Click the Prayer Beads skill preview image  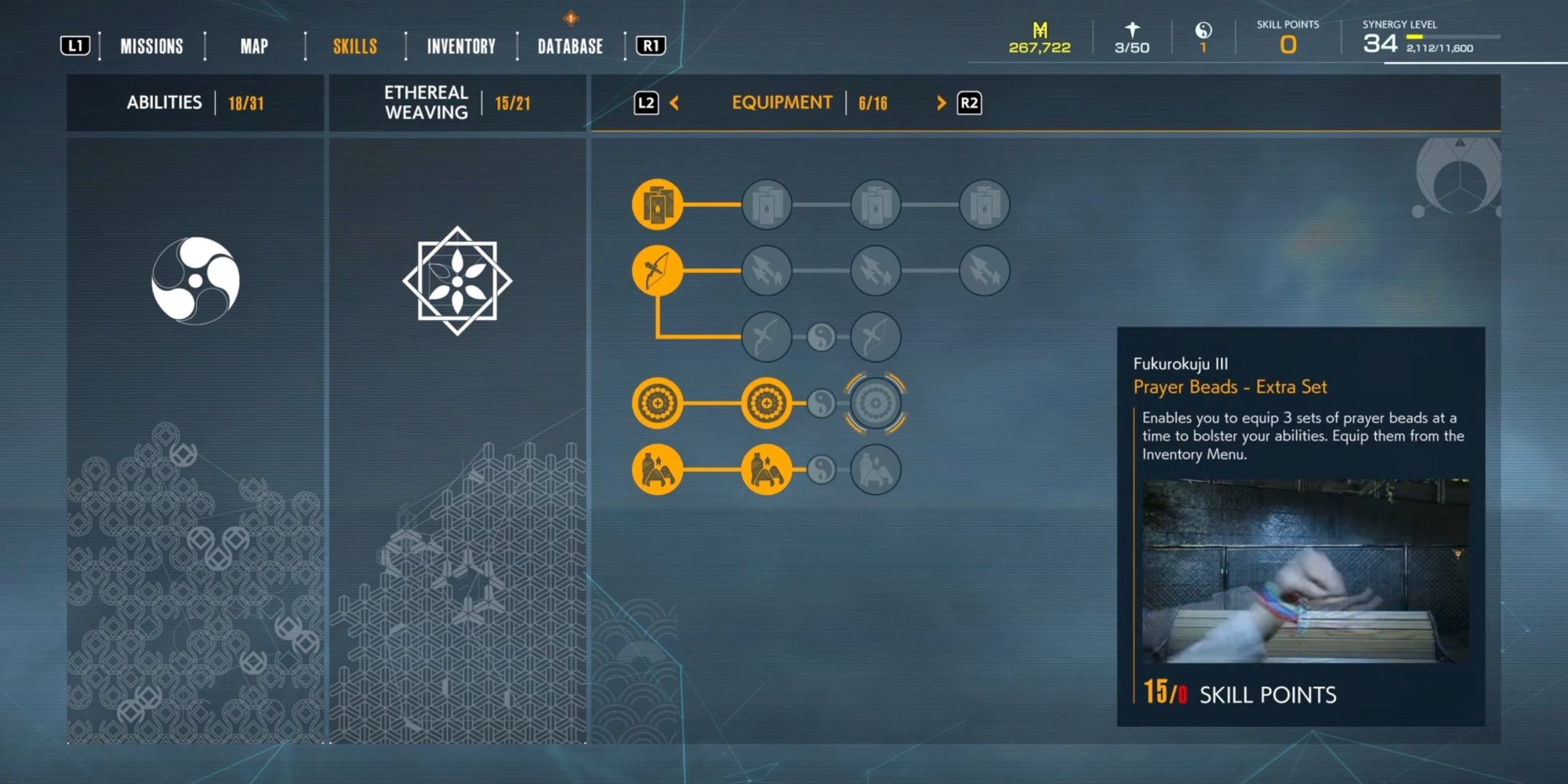coord(1305,571)
